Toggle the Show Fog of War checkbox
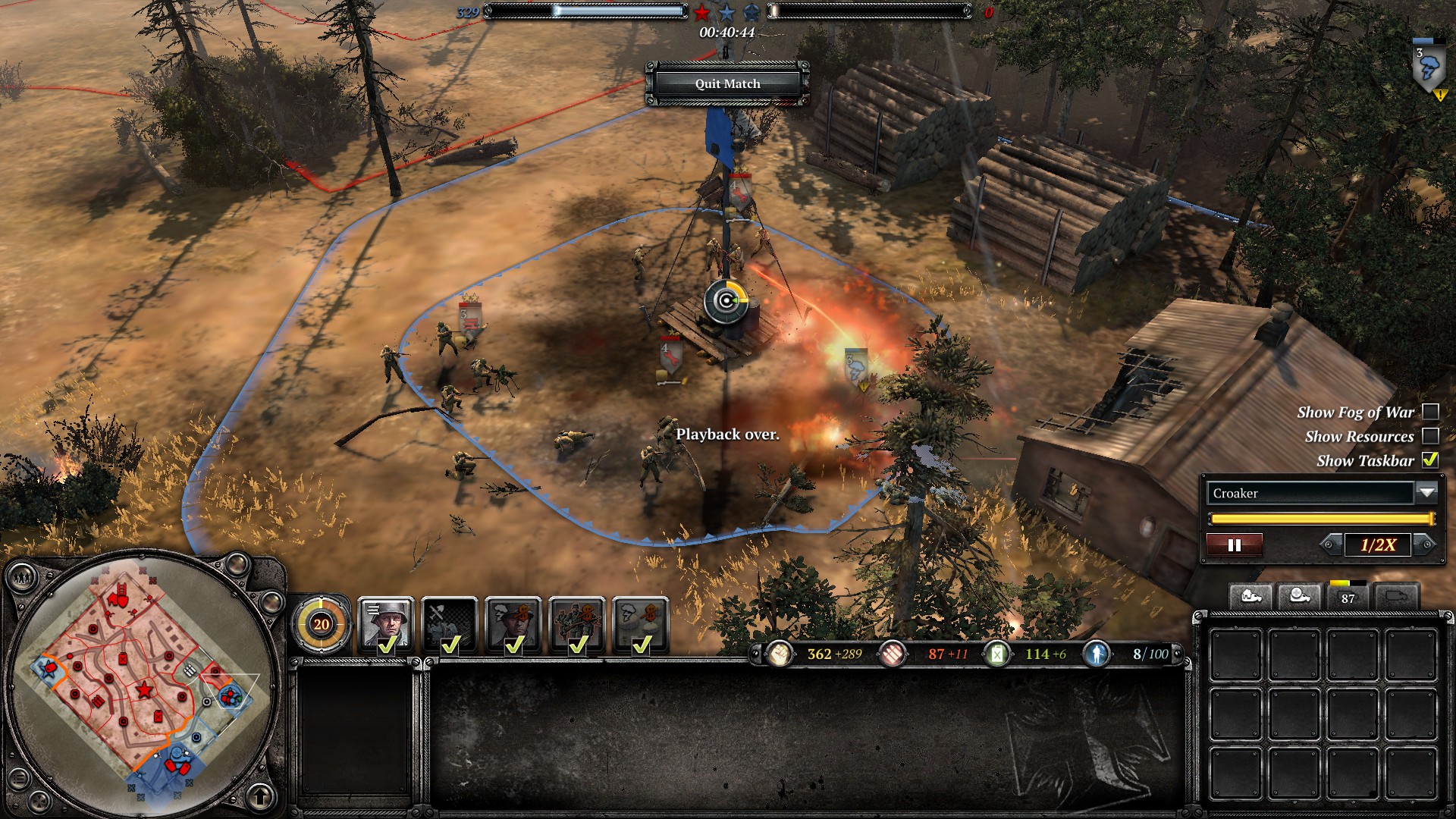 1430,412
